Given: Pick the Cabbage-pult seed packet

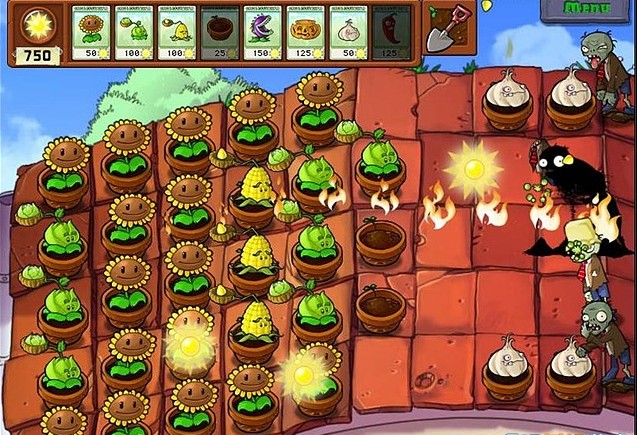Looking at the screenshot, I should 135,32.
